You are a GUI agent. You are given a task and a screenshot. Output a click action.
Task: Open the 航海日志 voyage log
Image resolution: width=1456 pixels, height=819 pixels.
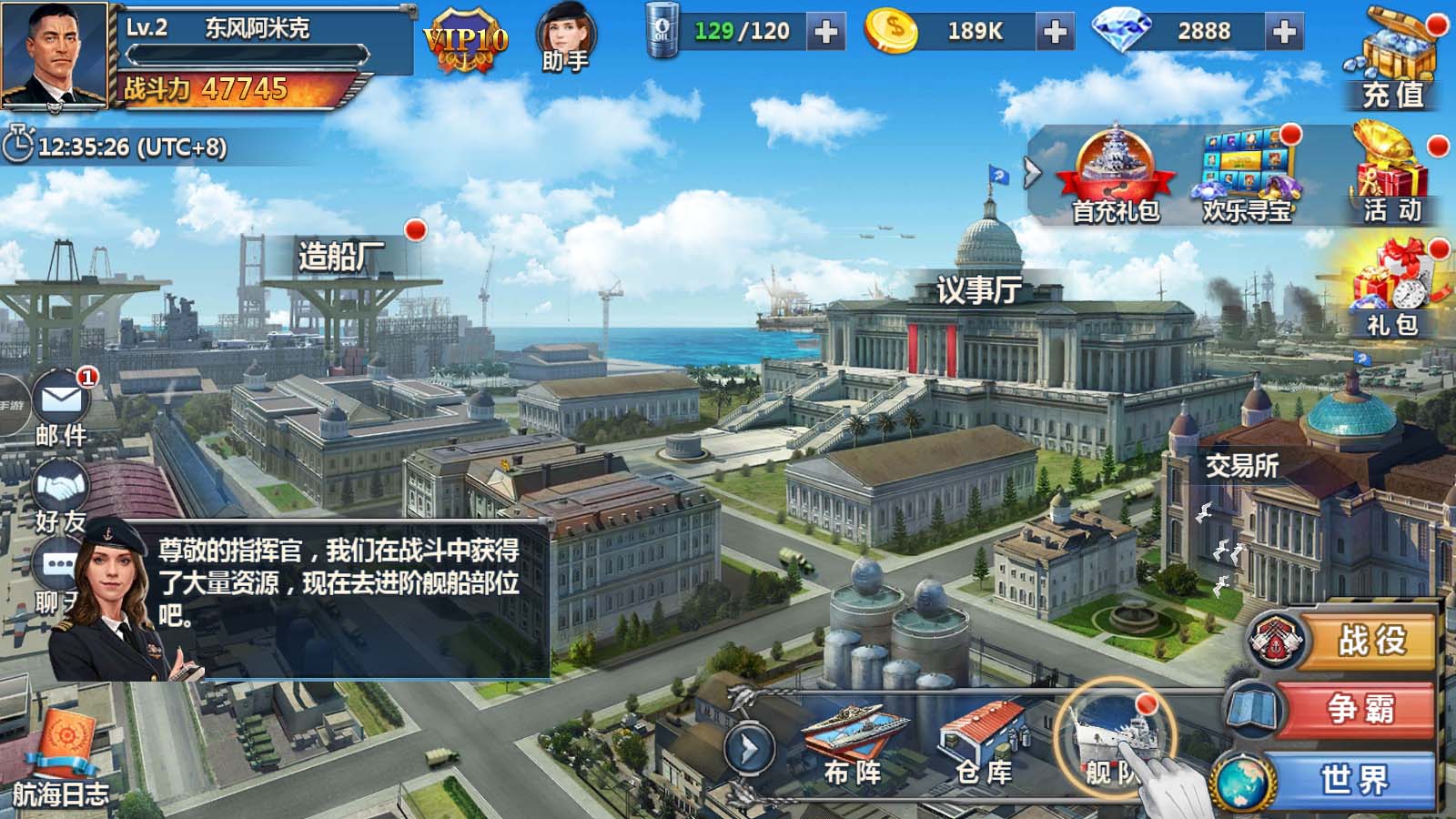coord(61,760)
